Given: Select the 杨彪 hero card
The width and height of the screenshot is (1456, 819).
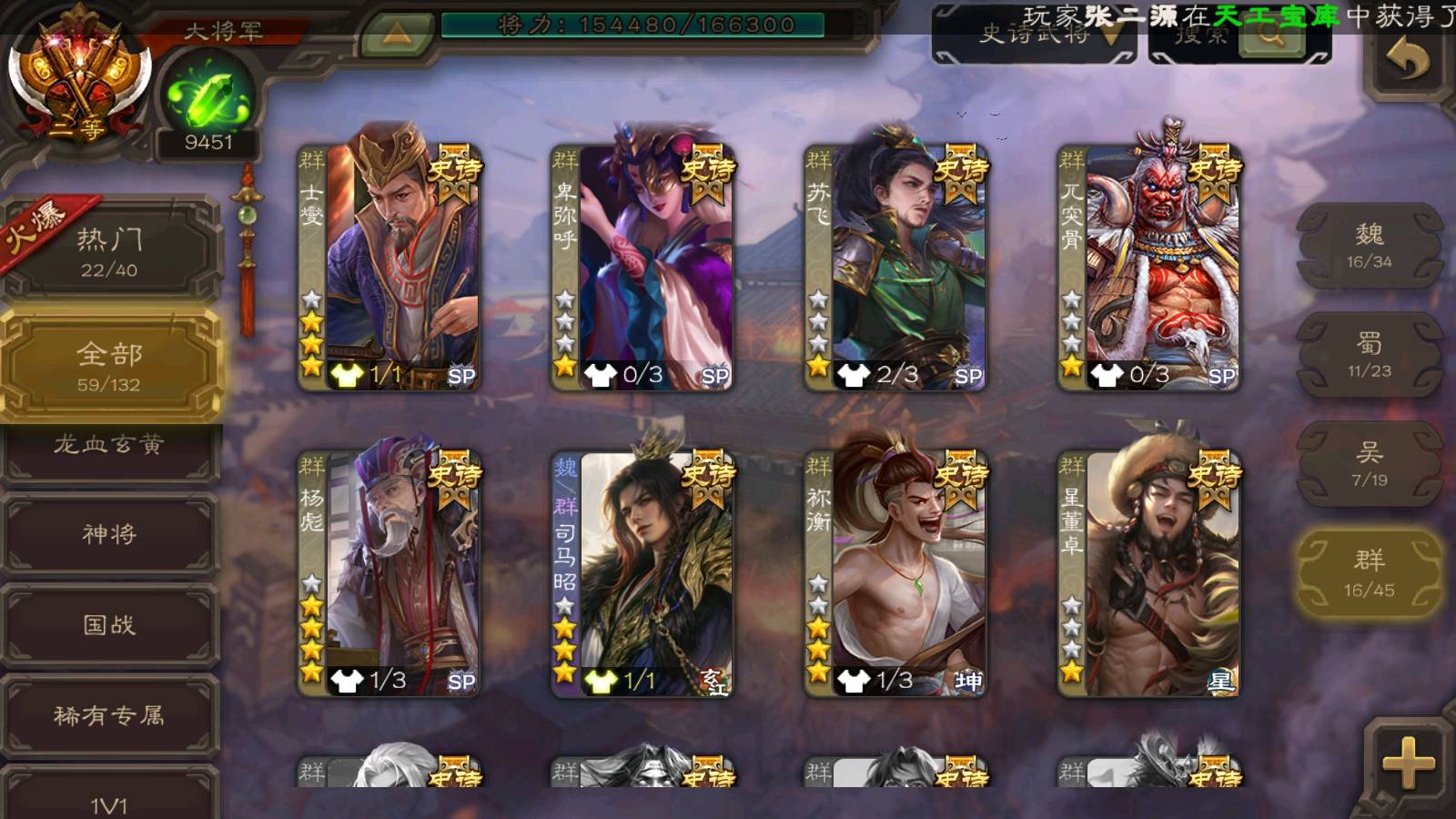Looking at the screenshot, I should click(389, 573).
